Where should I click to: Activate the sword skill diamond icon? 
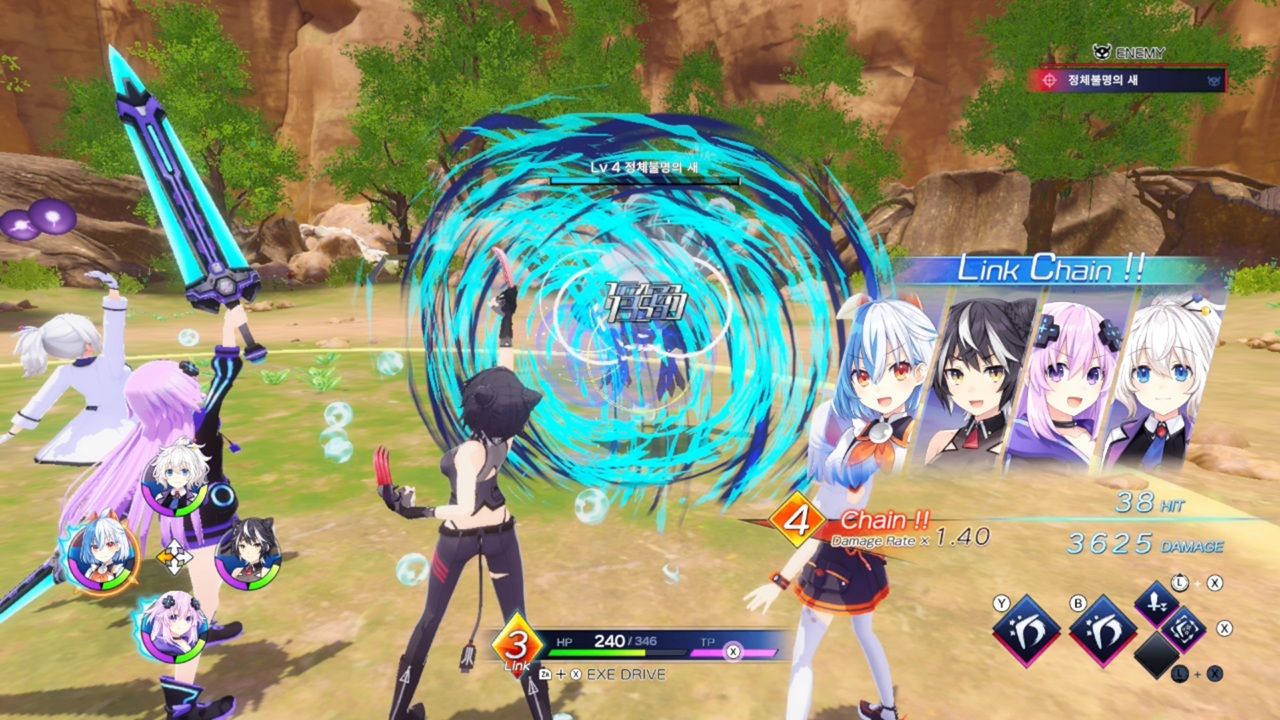[x=1155, y=603]
